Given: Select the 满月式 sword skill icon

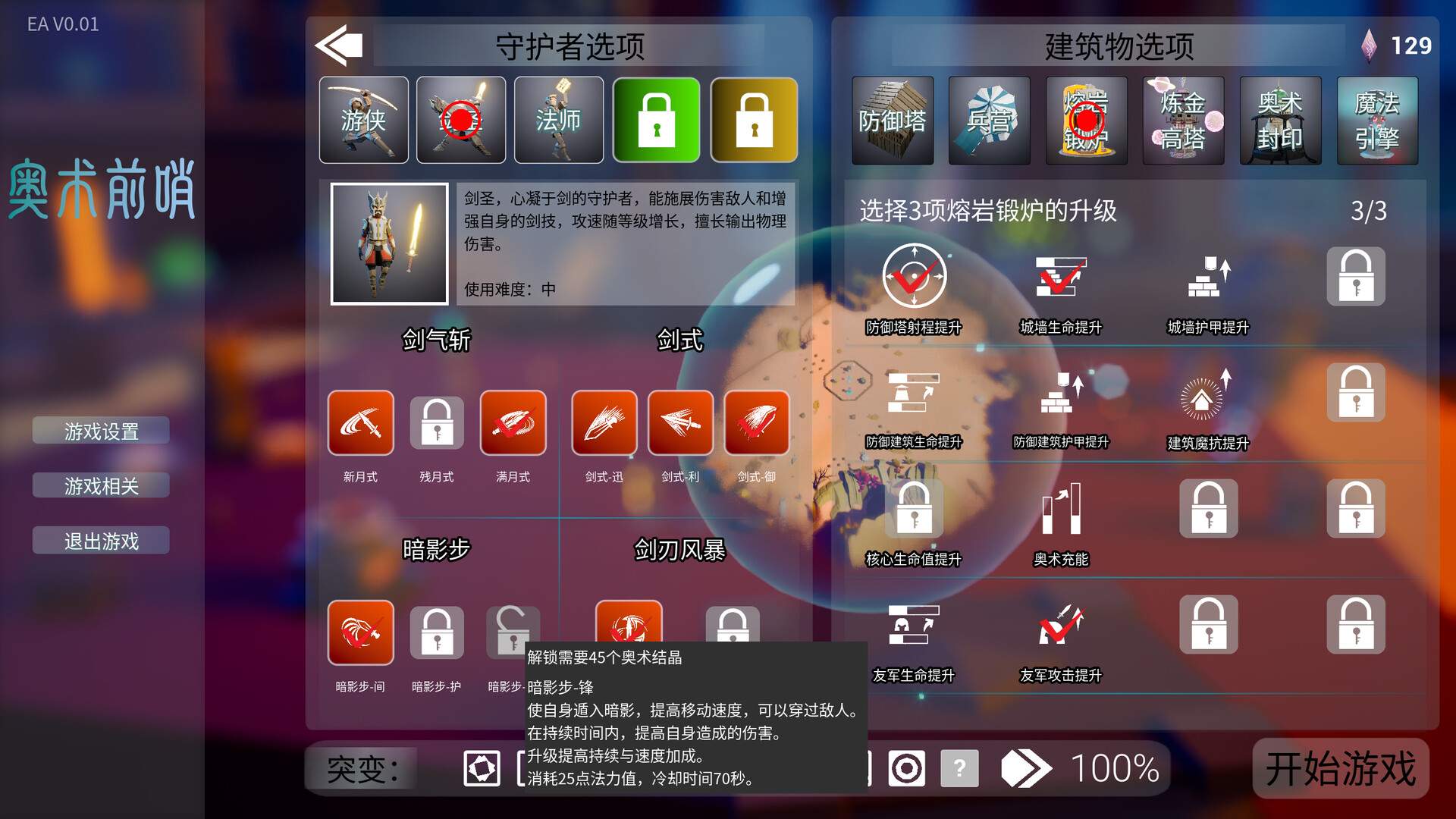Looking at the screenshot, I should pos(513,423).
